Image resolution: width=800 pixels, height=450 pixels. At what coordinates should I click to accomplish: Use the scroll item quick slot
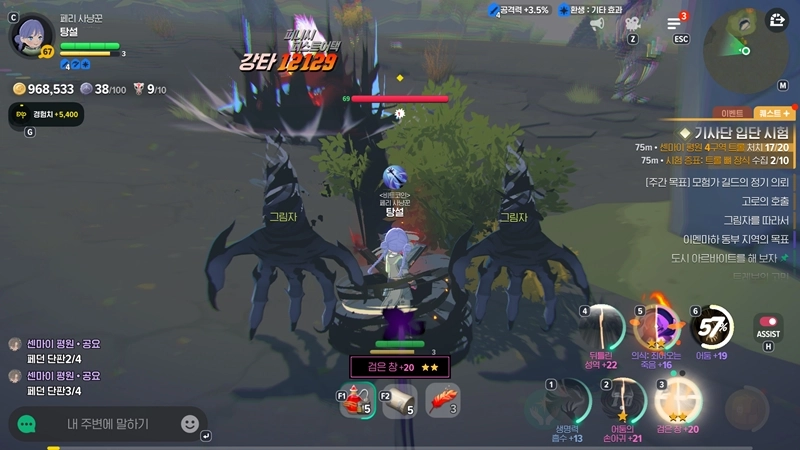click(x=399, y=401)
